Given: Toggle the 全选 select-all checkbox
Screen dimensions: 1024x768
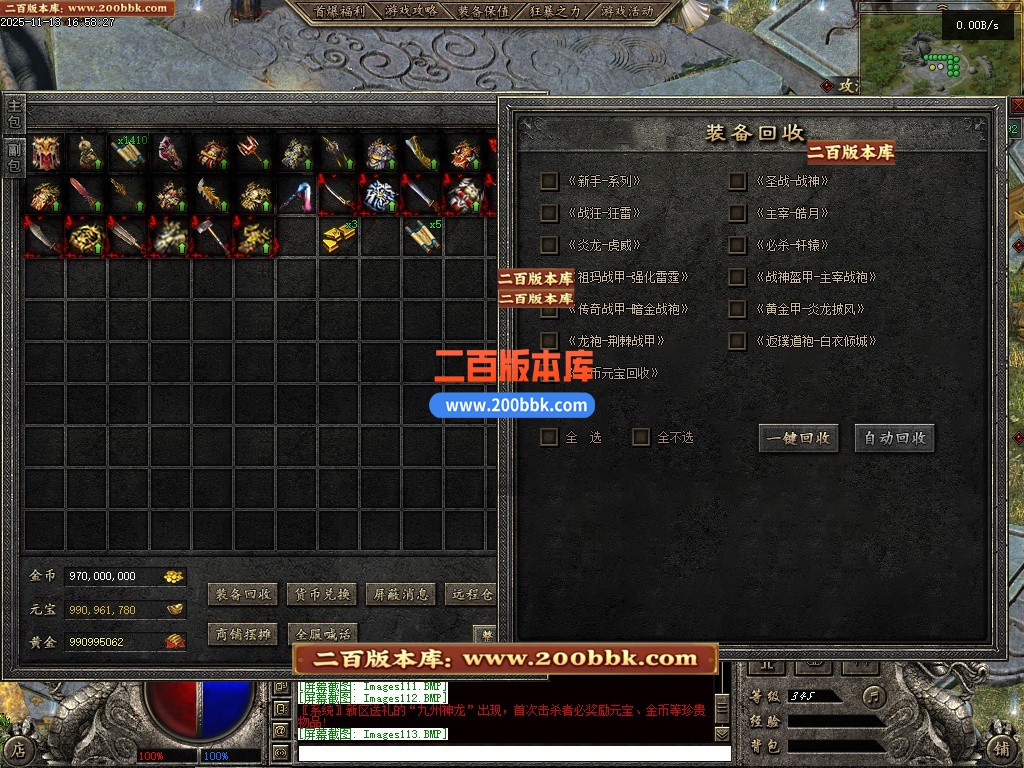Looking at the screenshot, I should click(549, 437).
